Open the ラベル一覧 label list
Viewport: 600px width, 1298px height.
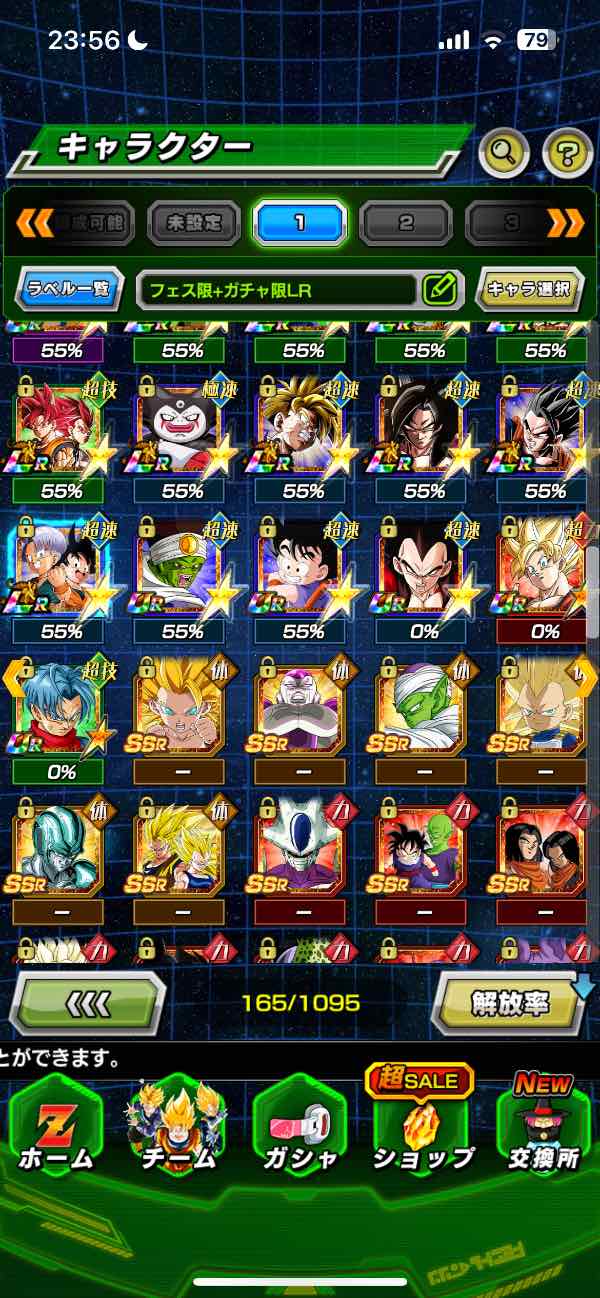pos(70,290)
